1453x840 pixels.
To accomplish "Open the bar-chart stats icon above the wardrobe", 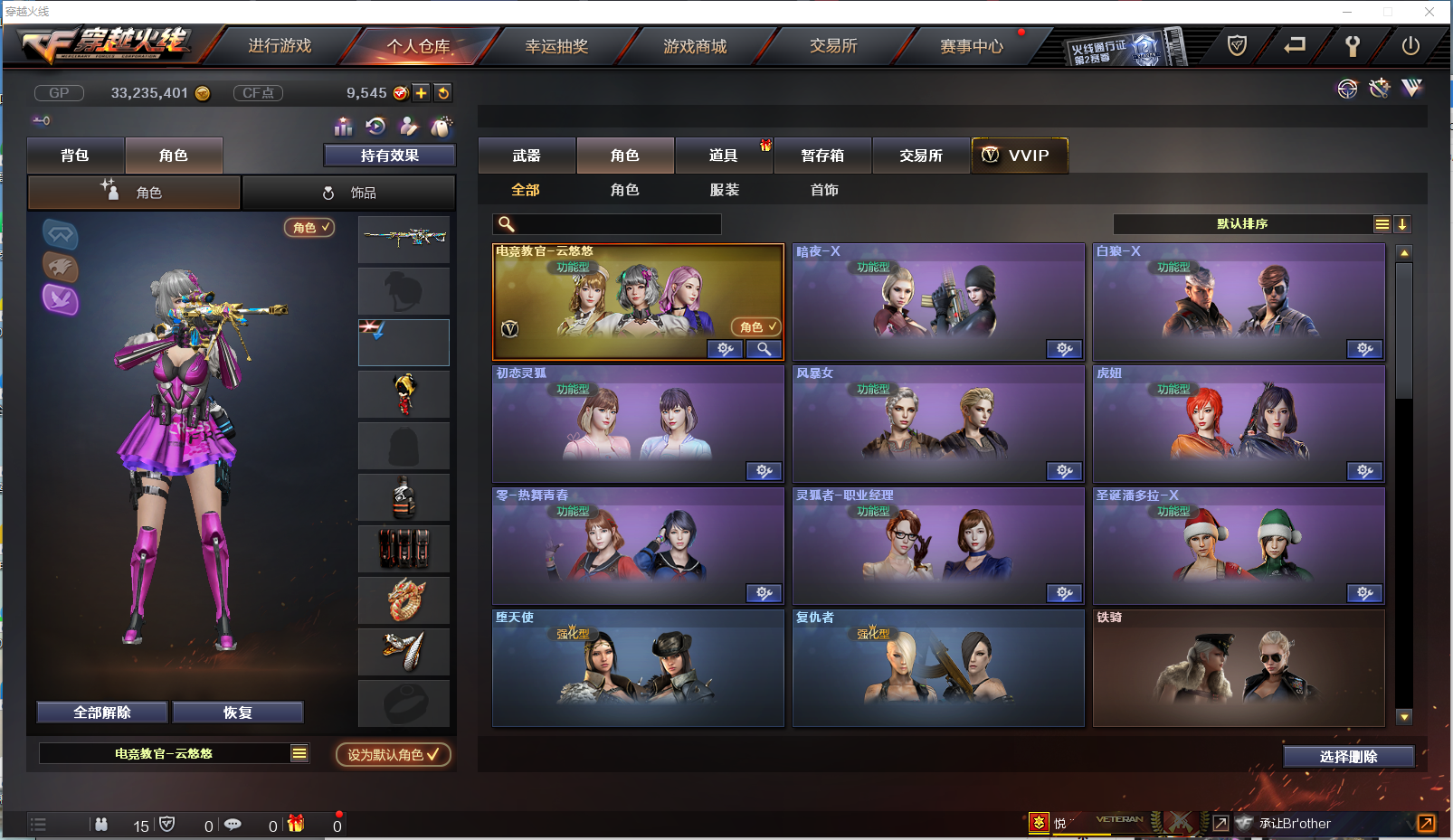I will [x=343, y=127].
